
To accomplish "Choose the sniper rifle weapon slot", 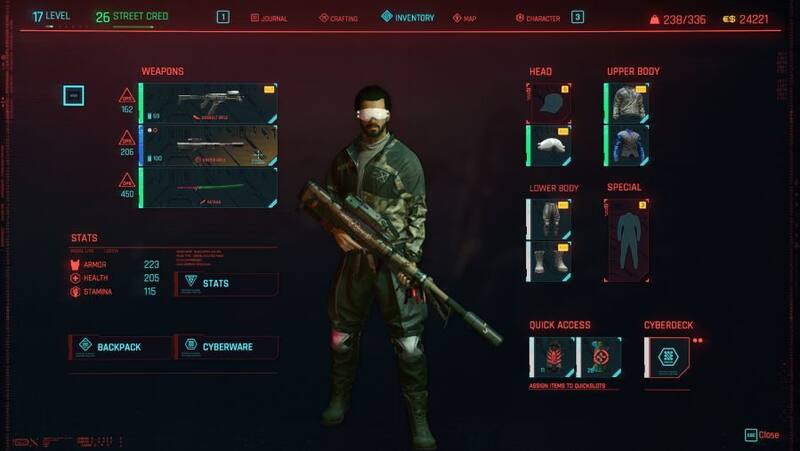I will (x=209, y=145).
